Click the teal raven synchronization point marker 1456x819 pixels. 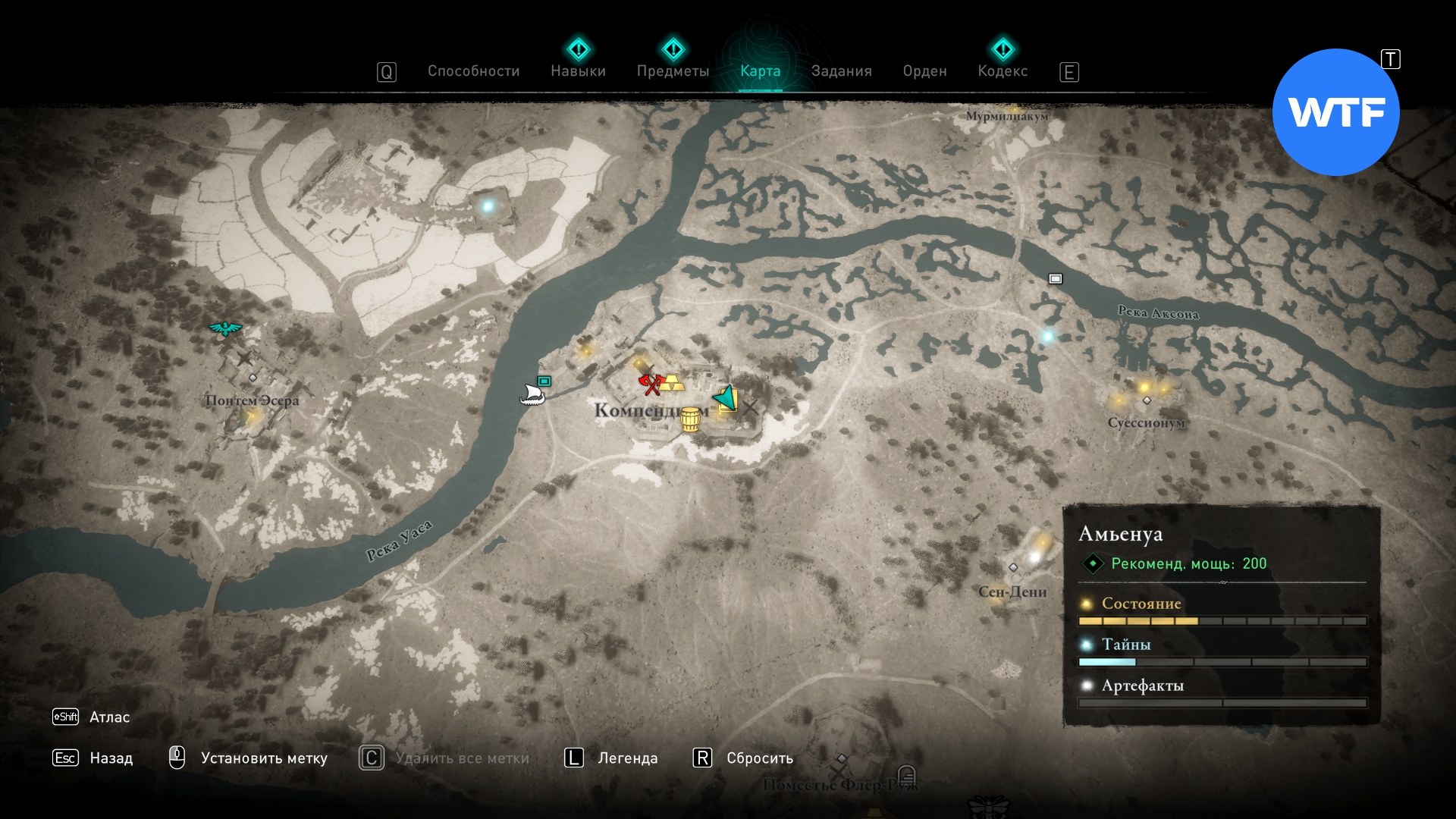pos(225,328)
